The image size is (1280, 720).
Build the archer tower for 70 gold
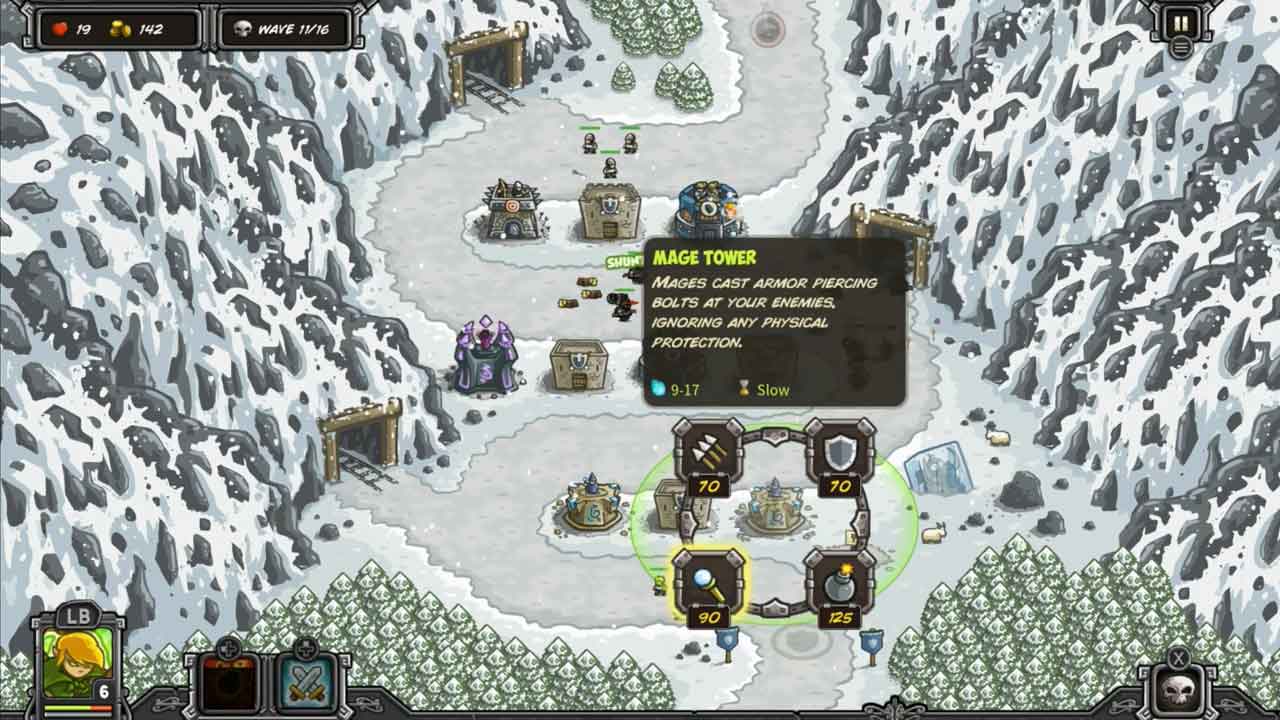coord(708,453)
